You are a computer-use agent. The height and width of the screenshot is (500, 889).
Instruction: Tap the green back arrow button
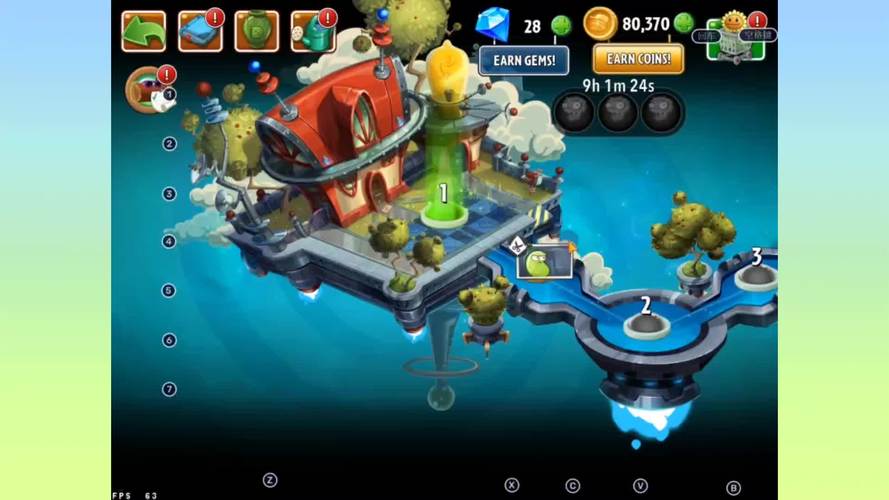click(143, 32)
